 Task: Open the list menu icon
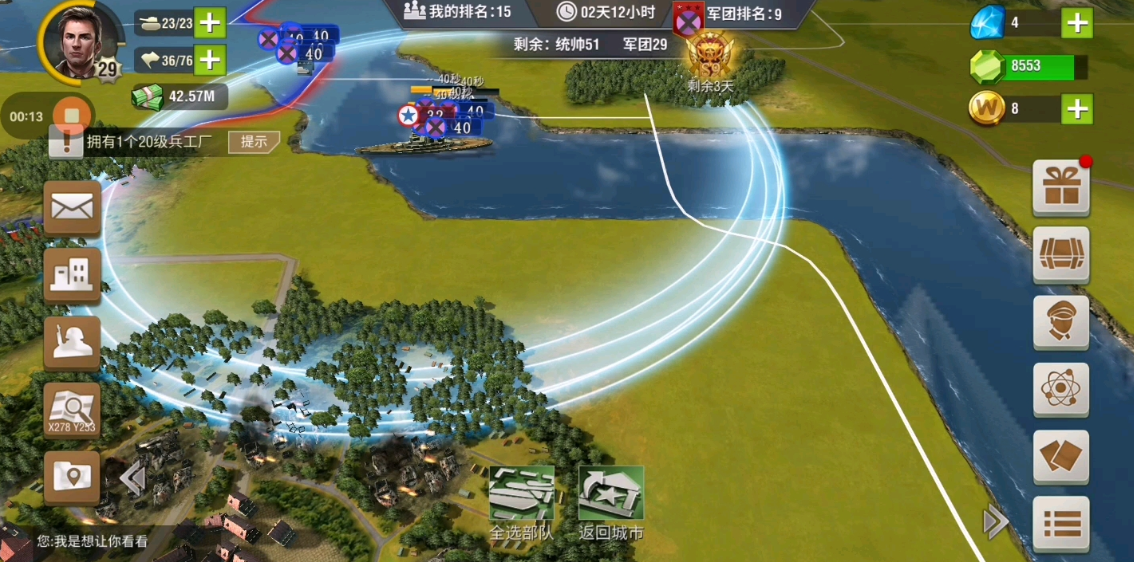1060,523
